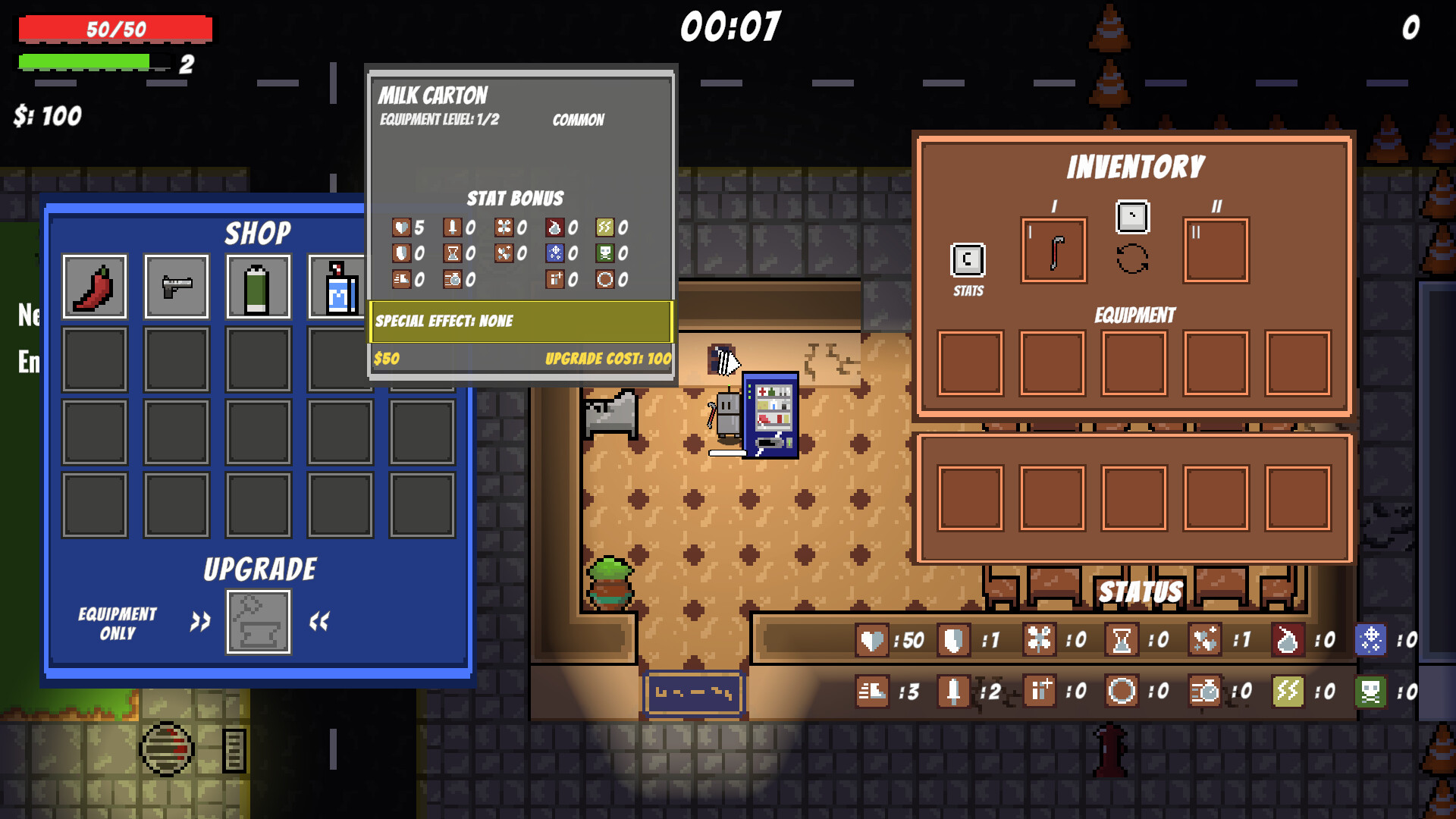This screenshot has width=1456, height=819.
Task: Select the battery item in the shop
Action: click(x=259, y=287)
